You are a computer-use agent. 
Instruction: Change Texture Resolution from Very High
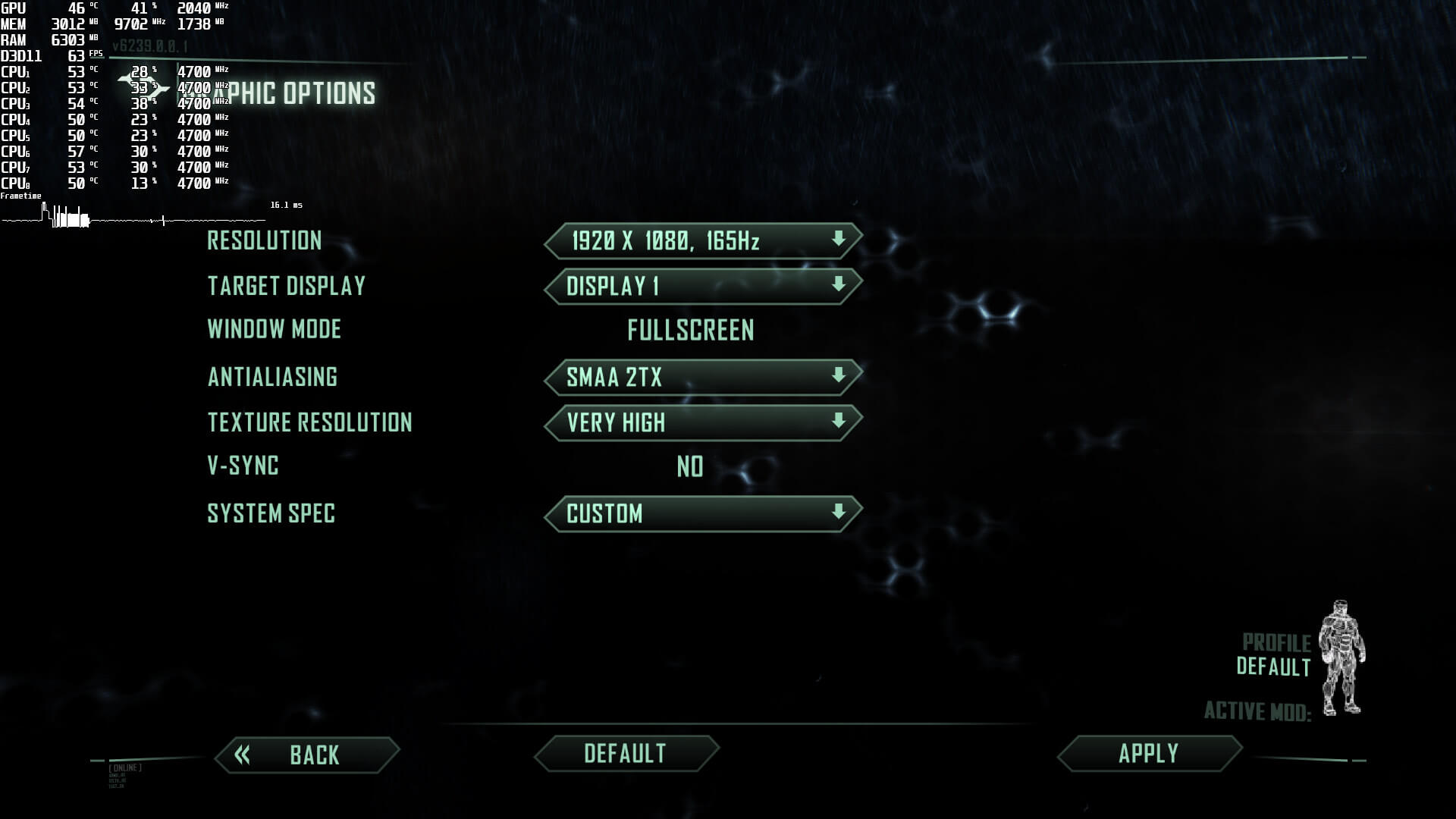click(703, 422)
